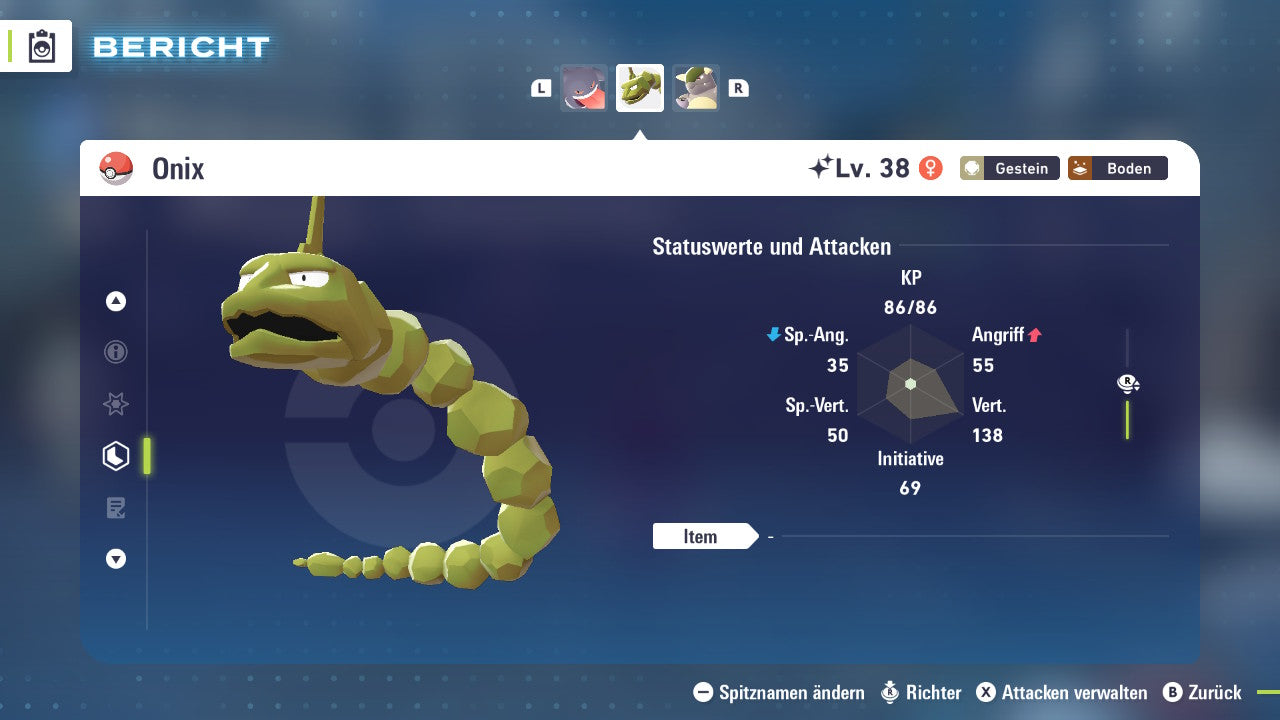Open the Onix info panel icon

click(116, 352)
